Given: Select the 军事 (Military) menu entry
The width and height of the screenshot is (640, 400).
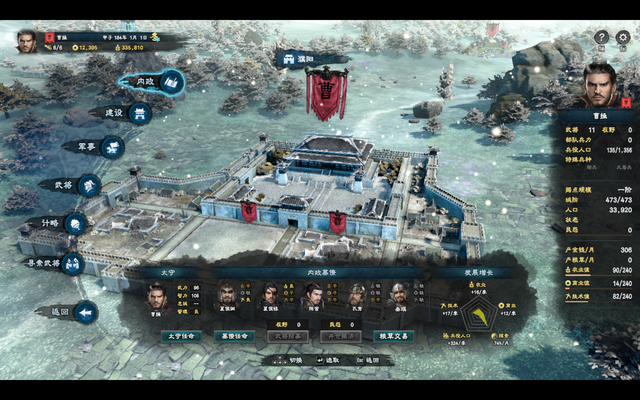Looking at the screenshot, I should pos(100,146).
